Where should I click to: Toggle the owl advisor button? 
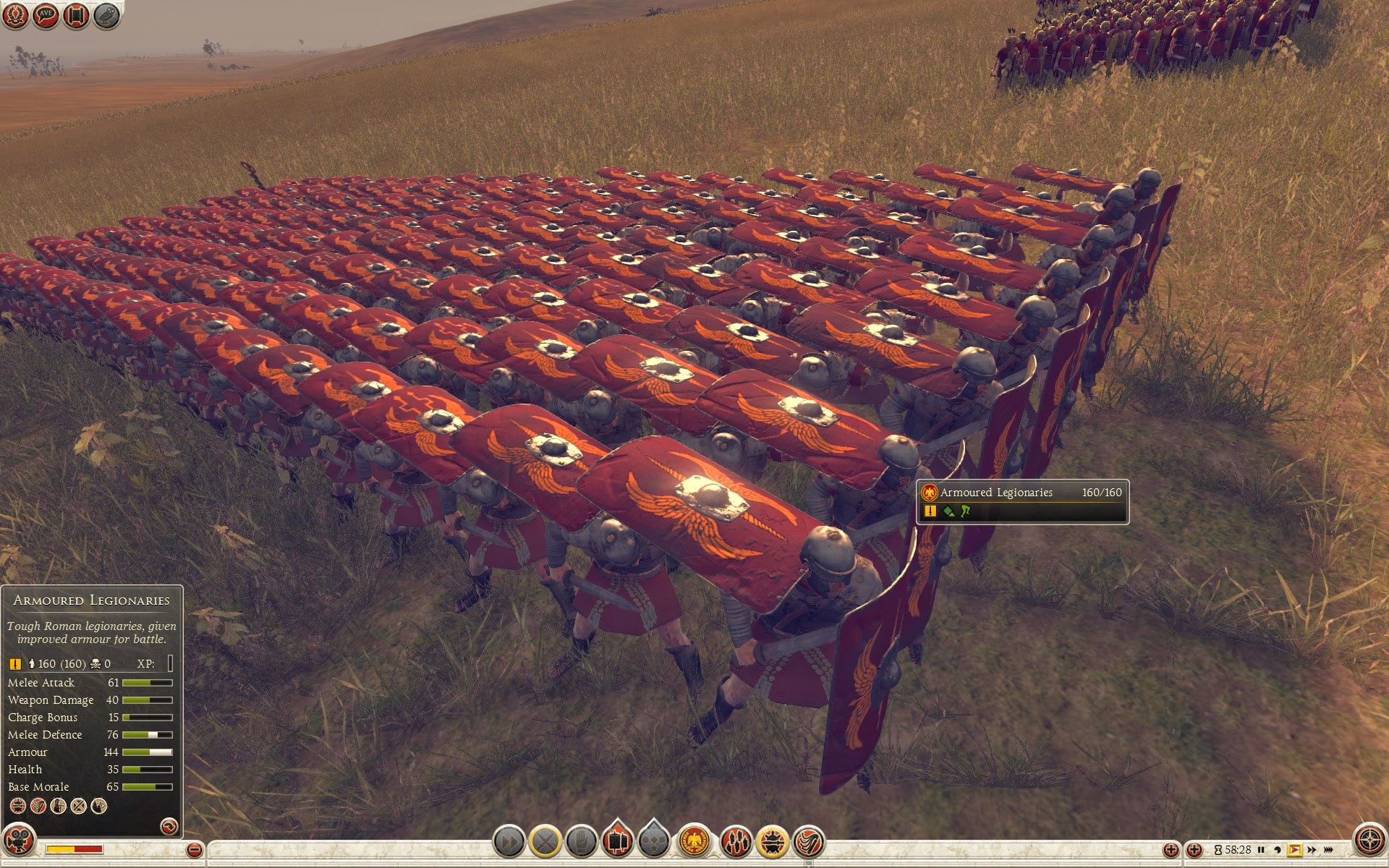(106, 15)
